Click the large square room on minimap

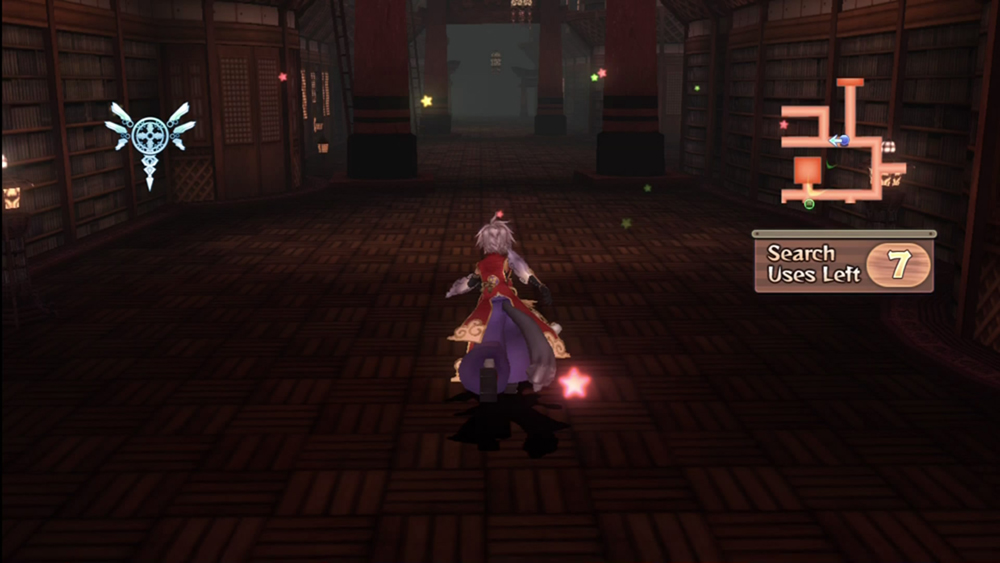click(x=808, y=171)
